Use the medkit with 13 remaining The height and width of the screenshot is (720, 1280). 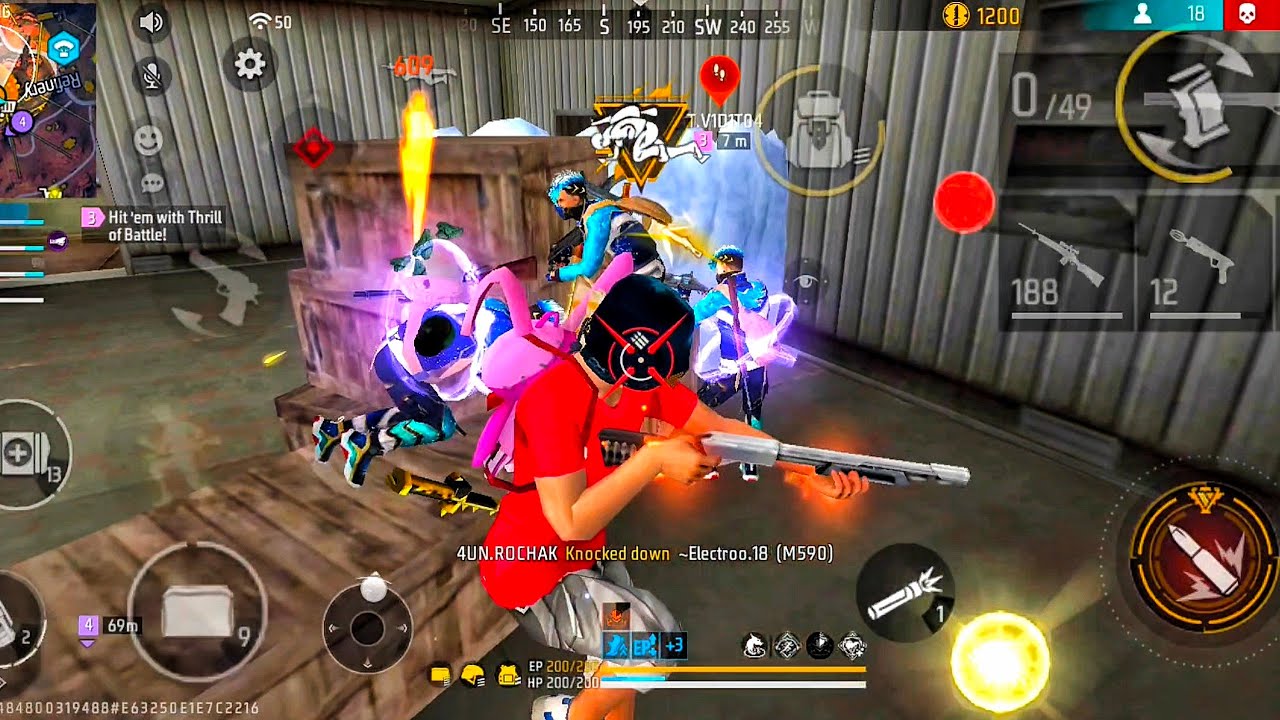pyautogui.click(x=30, y=455)
